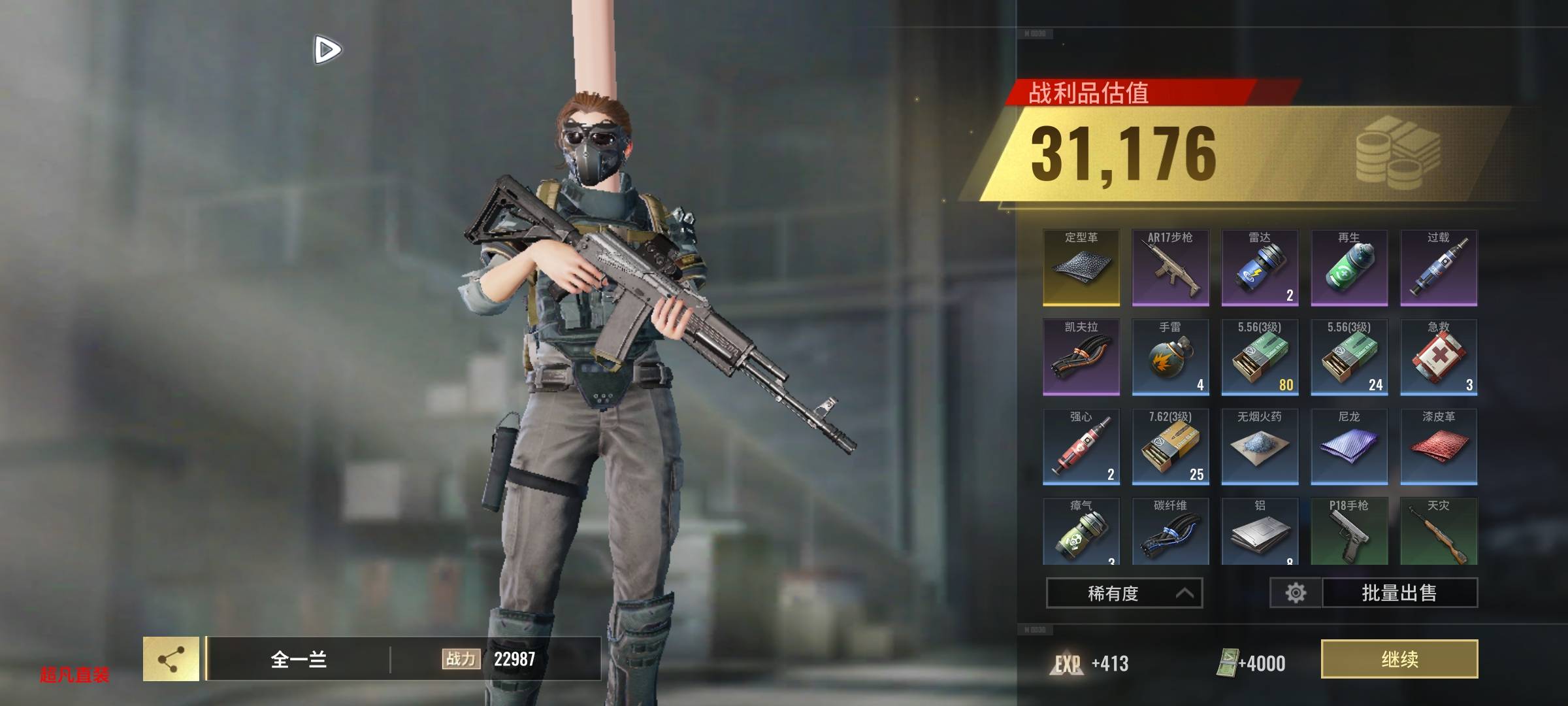The height and width of the screenshot is (706, 1568).
Task: Open bulk sell with 批量出售
Action: coord(1399,593)
